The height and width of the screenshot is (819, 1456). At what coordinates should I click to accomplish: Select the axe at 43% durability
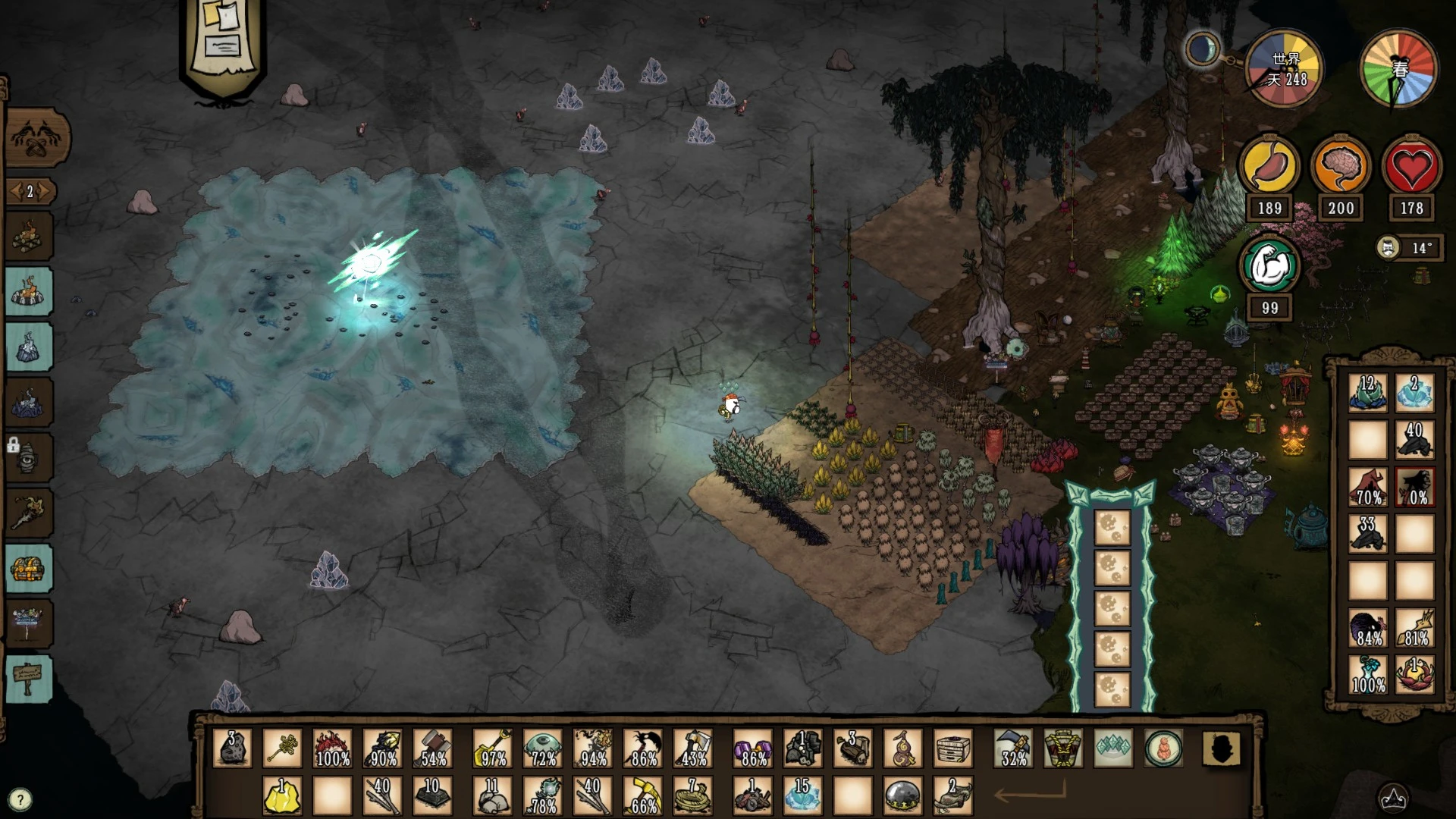(x=694, y=748)
